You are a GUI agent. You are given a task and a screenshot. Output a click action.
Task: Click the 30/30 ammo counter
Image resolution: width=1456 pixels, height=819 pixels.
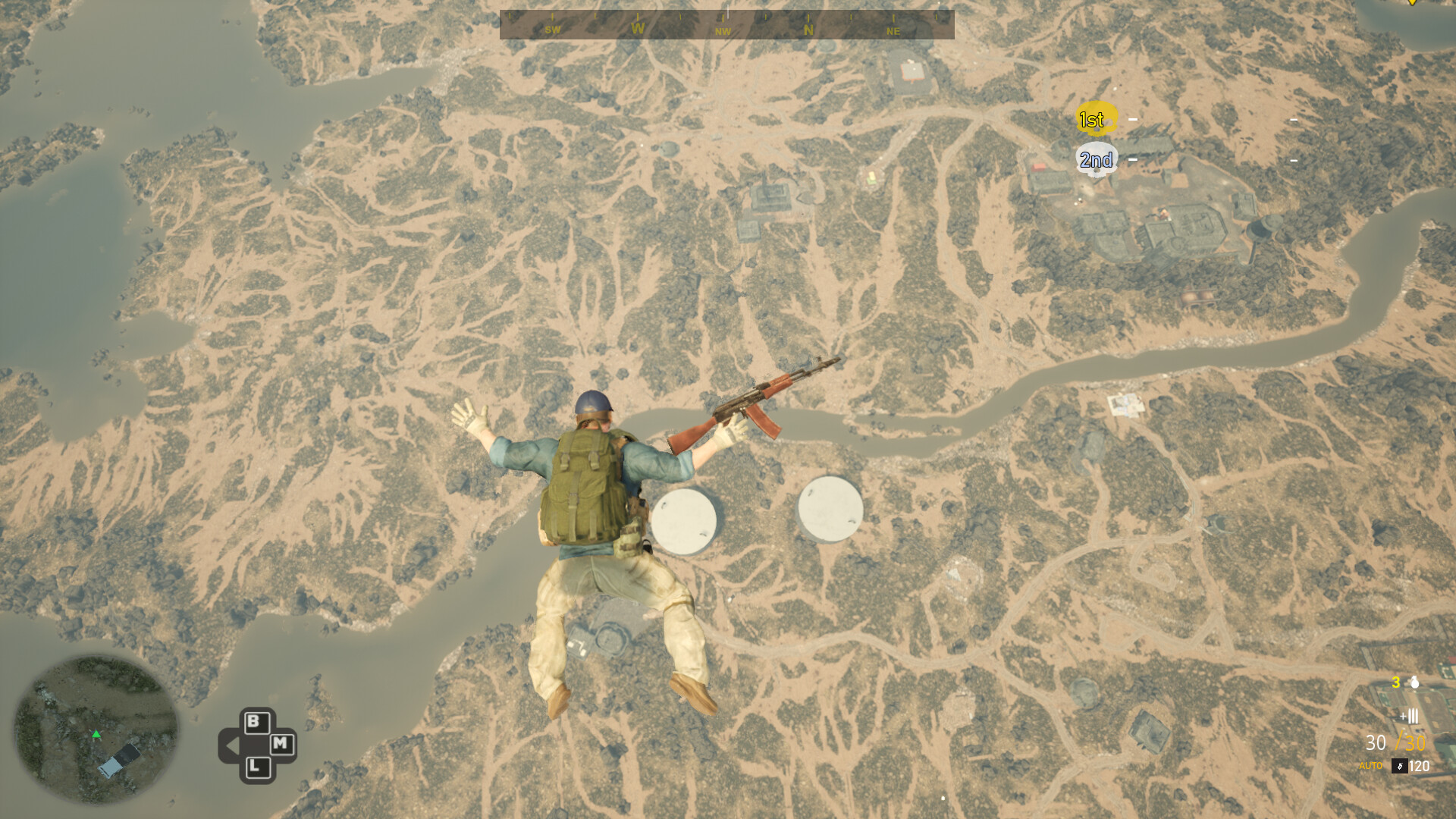pyautogui.click(x=1395, y=742)
